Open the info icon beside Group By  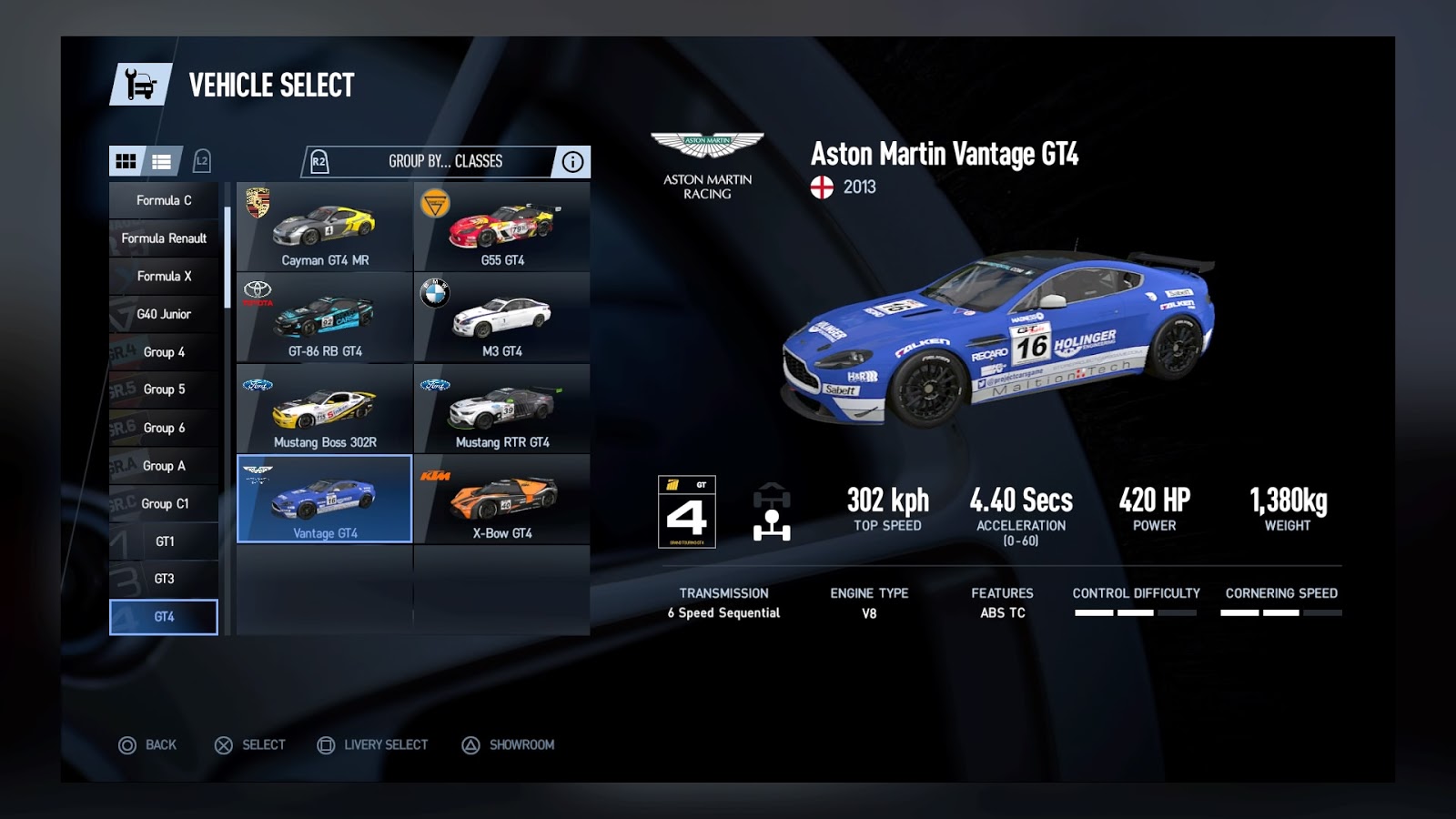572,162
